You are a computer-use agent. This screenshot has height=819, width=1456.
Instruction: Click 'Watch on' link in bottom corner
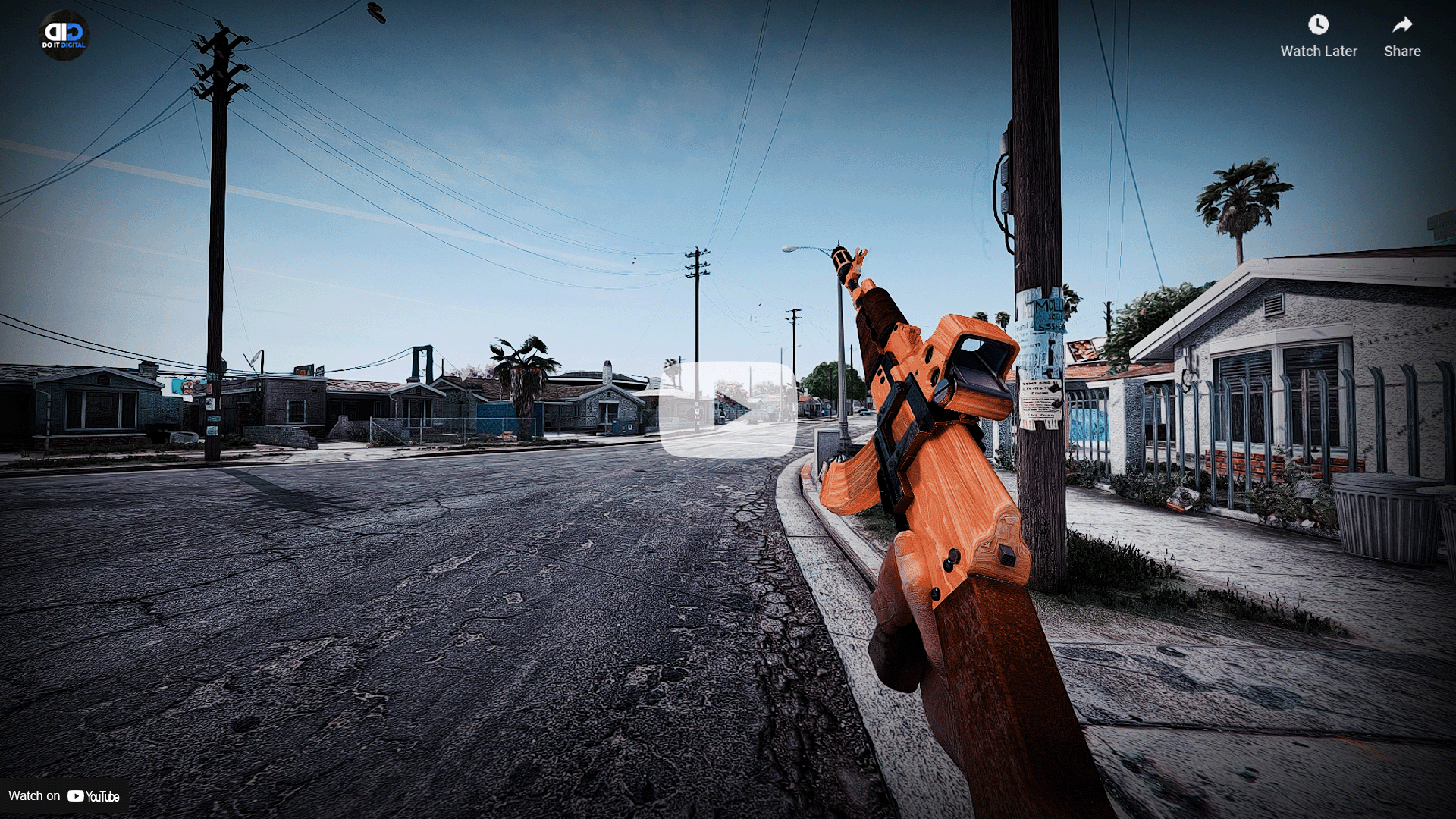pos(34,796)
